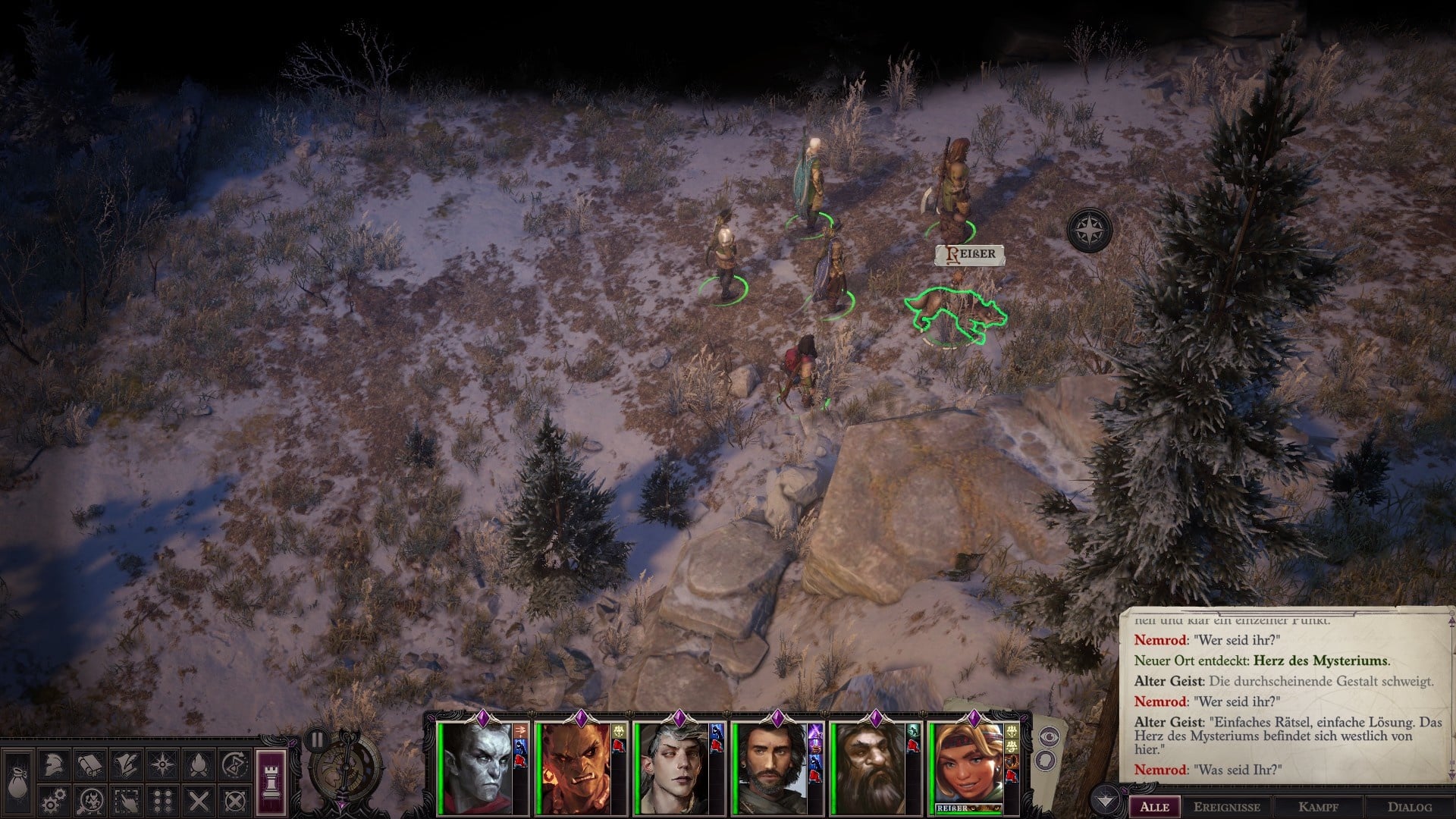1456x819 pixels.
Task: Switch to the Dialog log tab
Action: click(x=1410, y=807)
